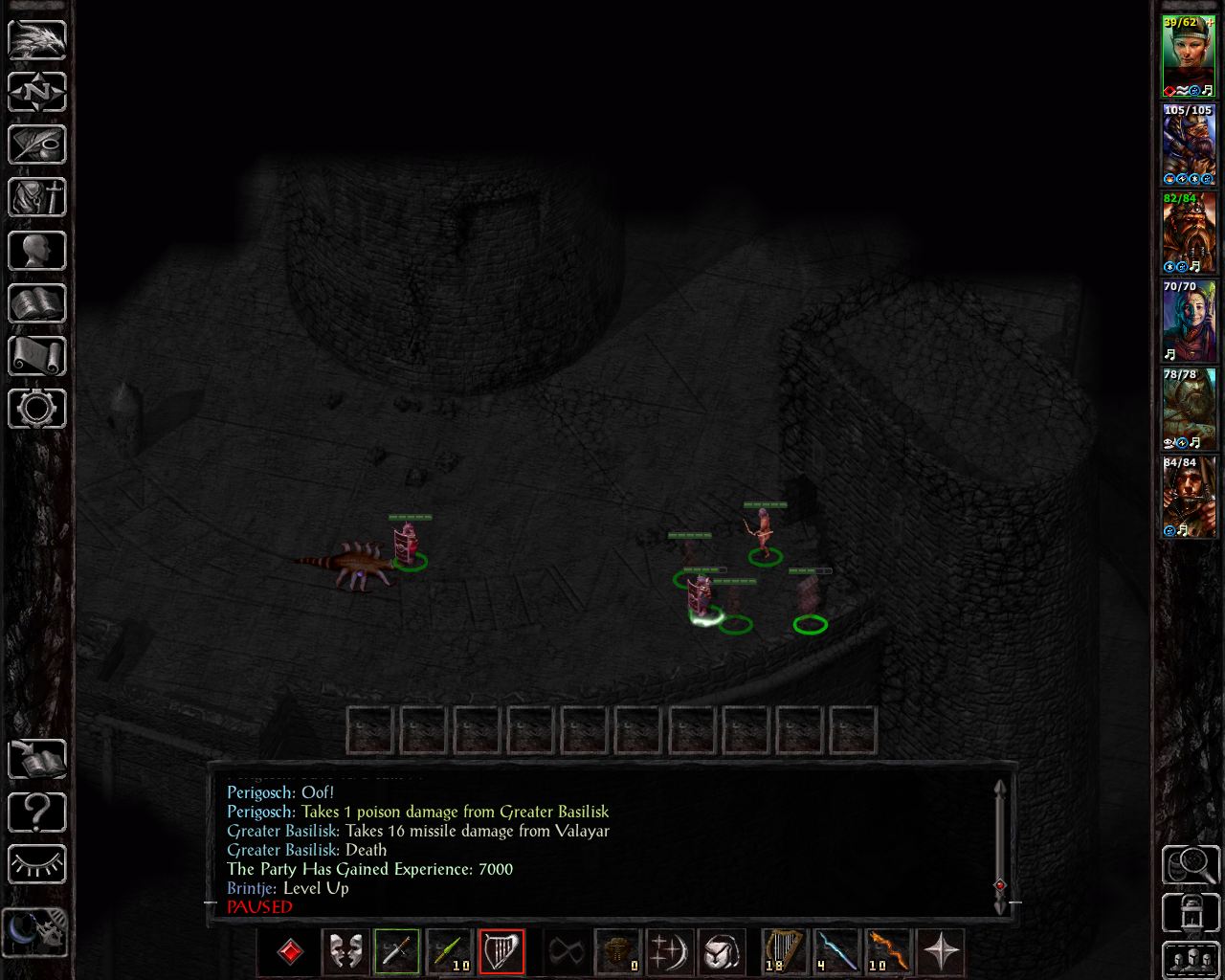
Task: Click the red gem button on action bar
Action: pos(290,951)
